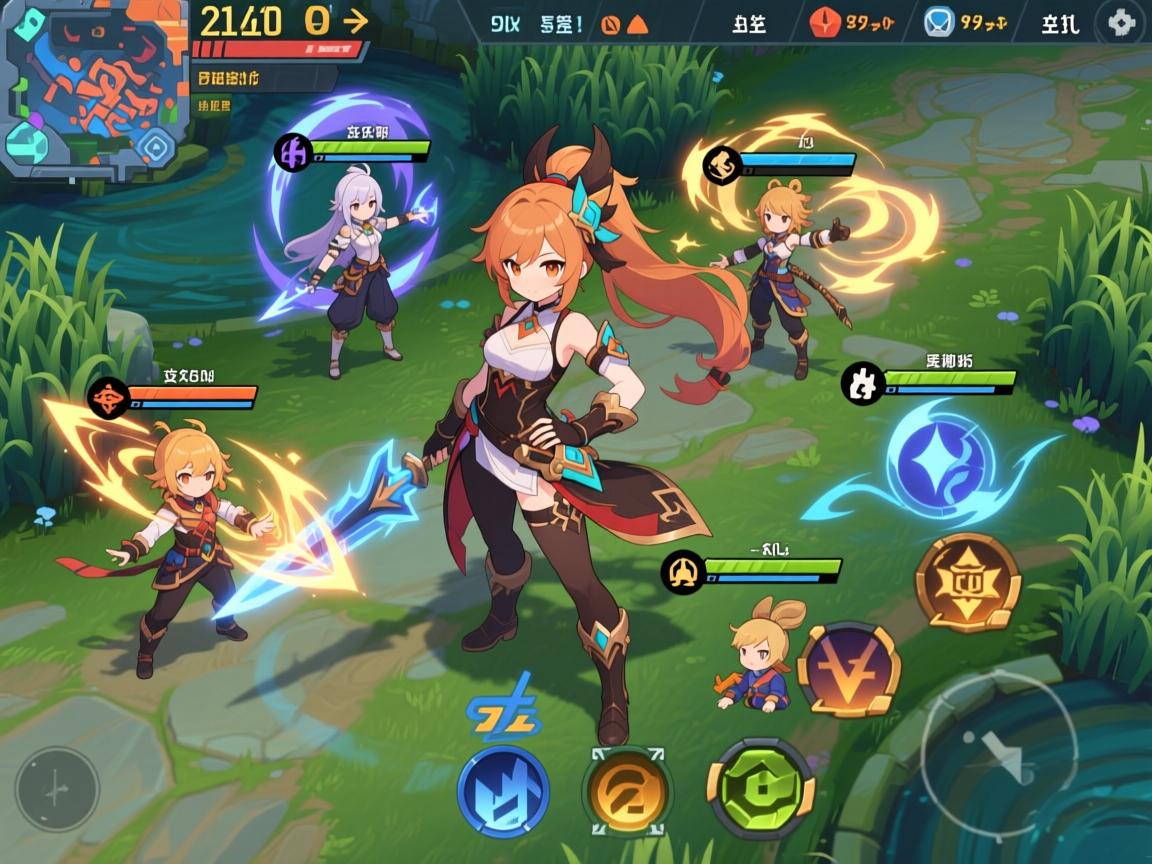Activate the blue crystal skill button
1152x864 pixels.
point(503,790)
